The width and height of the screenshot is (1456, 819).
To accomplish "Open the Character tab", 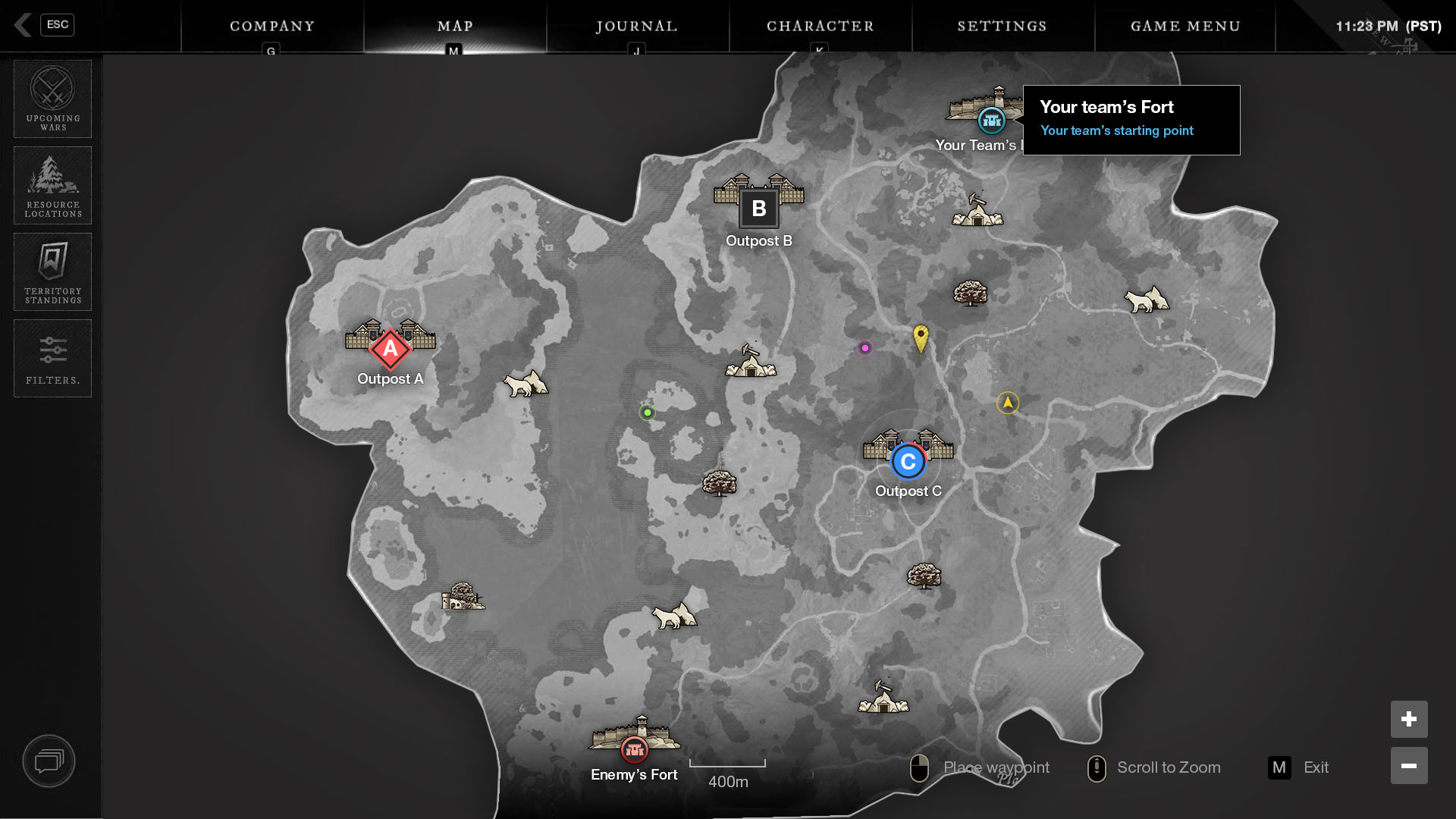I will point(820,27).
